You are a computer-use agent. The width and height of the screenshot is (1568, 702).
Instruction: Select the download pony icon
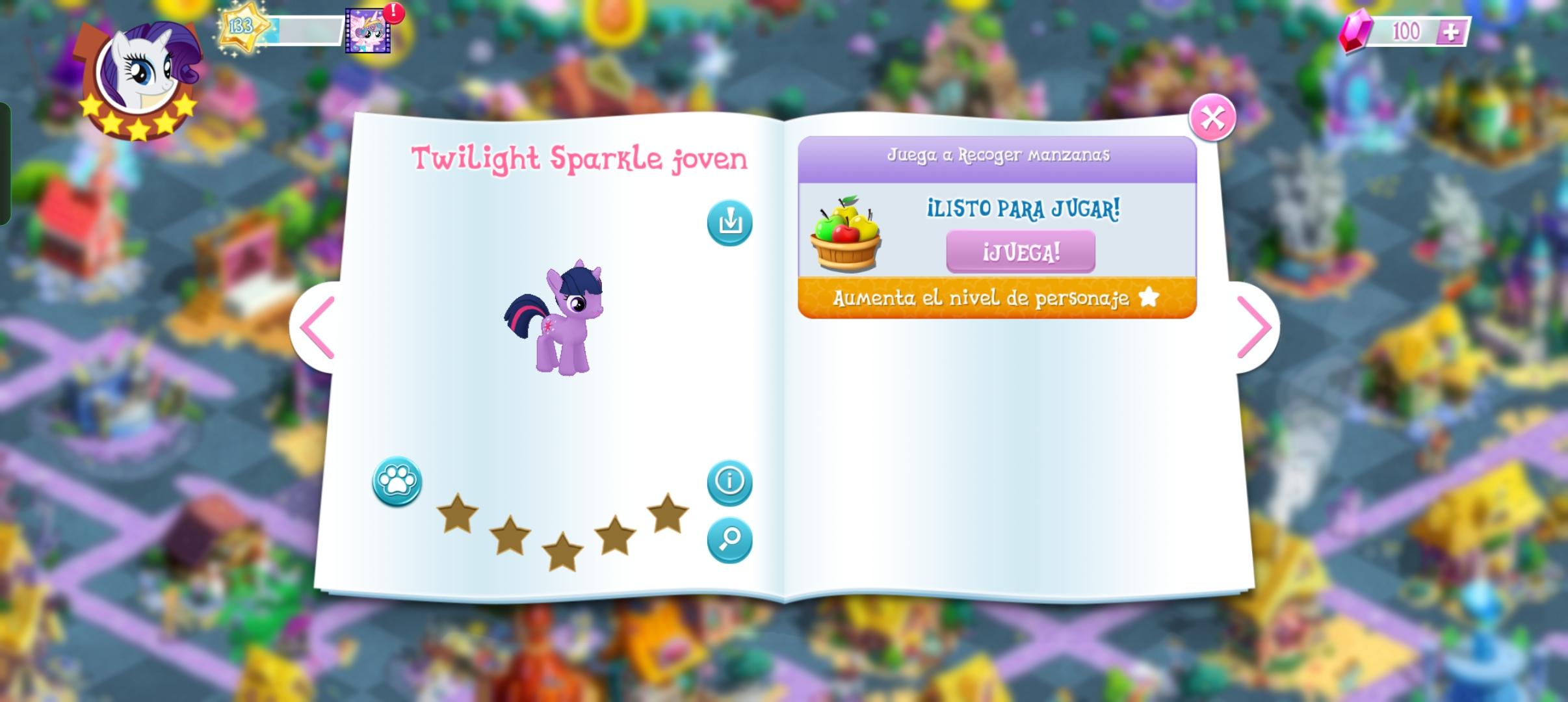[729, 221]
